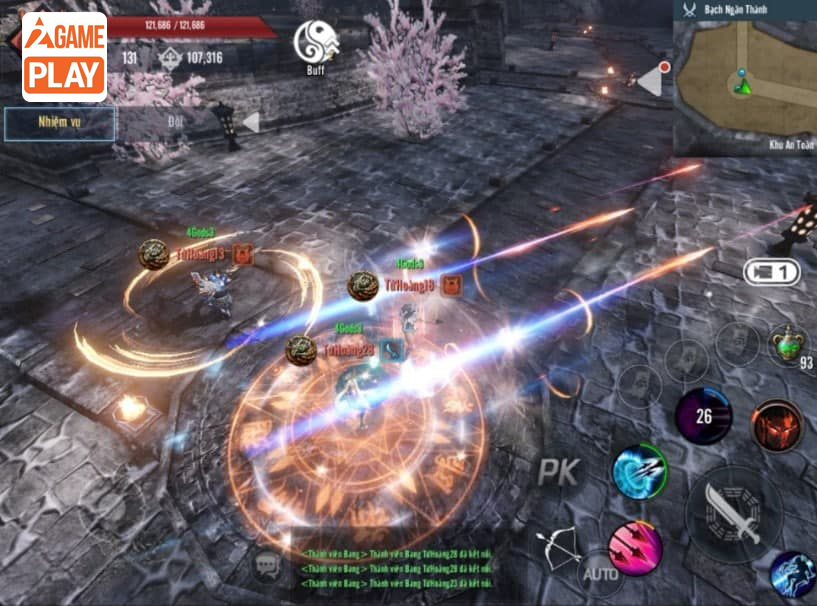The width and height of the screenshot is (817, 606).
Task: Toggle PK mode
Action: pyautogui.click(x=559, y=472)
